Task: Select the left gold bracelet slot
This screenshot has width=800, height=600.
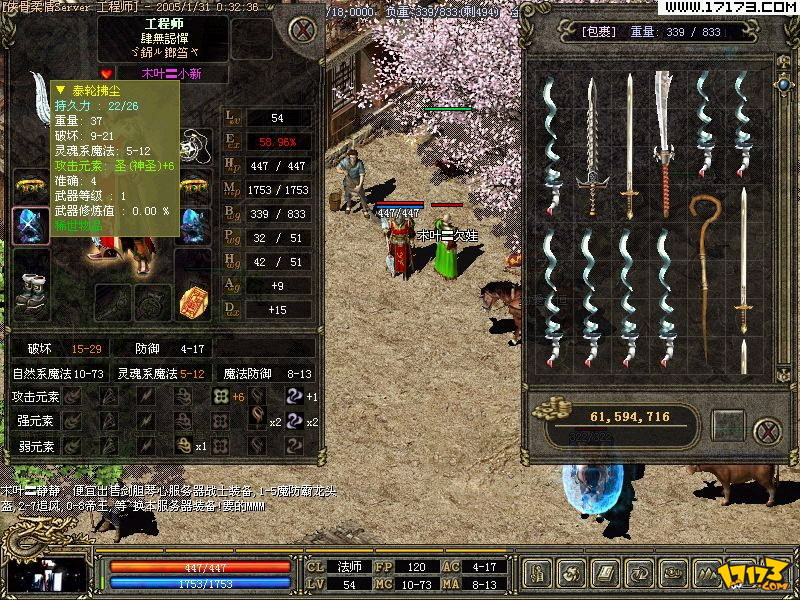Action: click(x=30, y=185)
